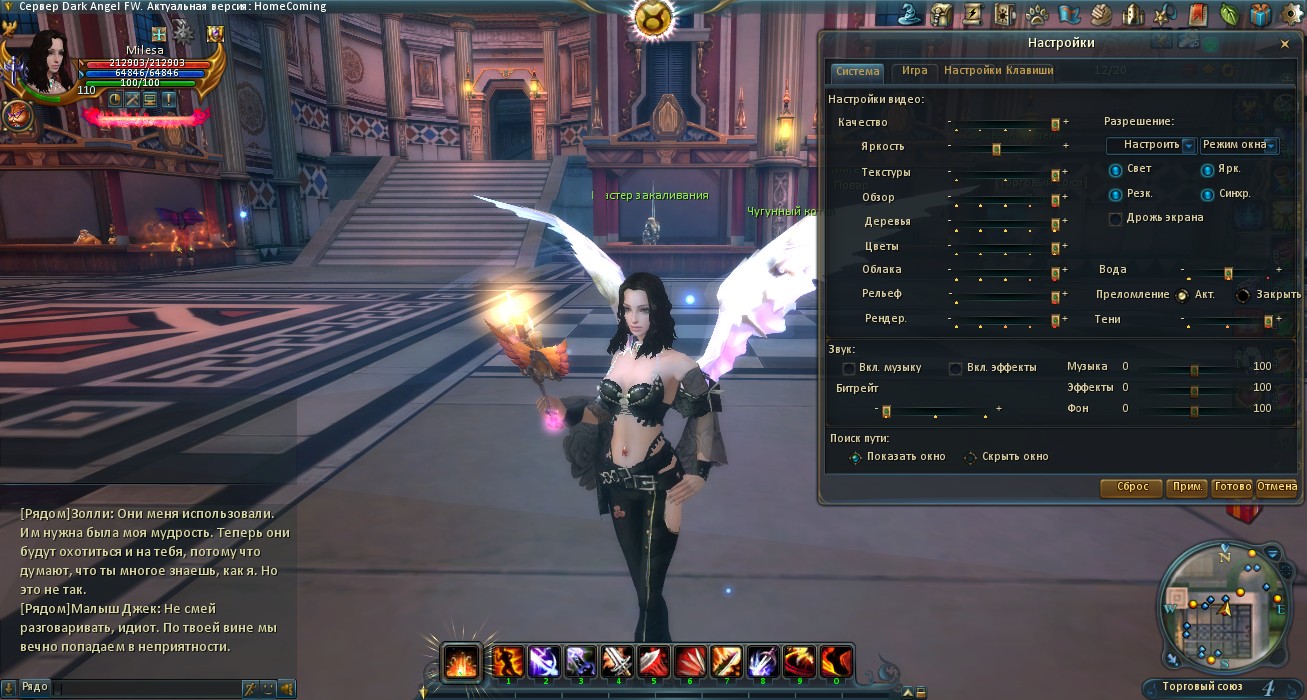Image resolution: width=1307 pixels, height=700 pixels.
Task: Close the Настройки window
Action: point(1285,44)
